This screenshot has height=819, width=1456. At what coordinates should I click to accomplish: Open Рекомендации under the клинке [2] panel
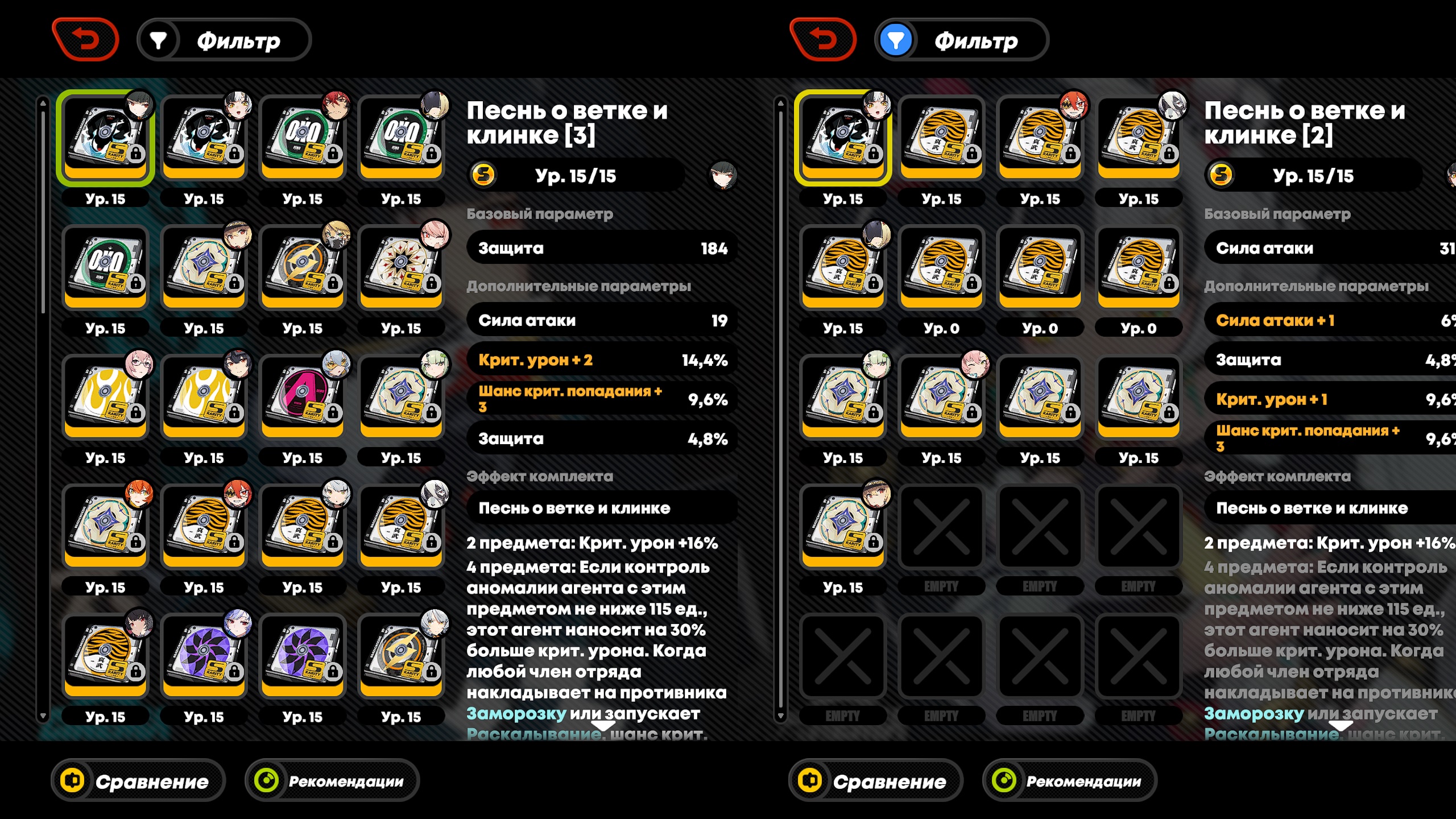point(1069,781)
